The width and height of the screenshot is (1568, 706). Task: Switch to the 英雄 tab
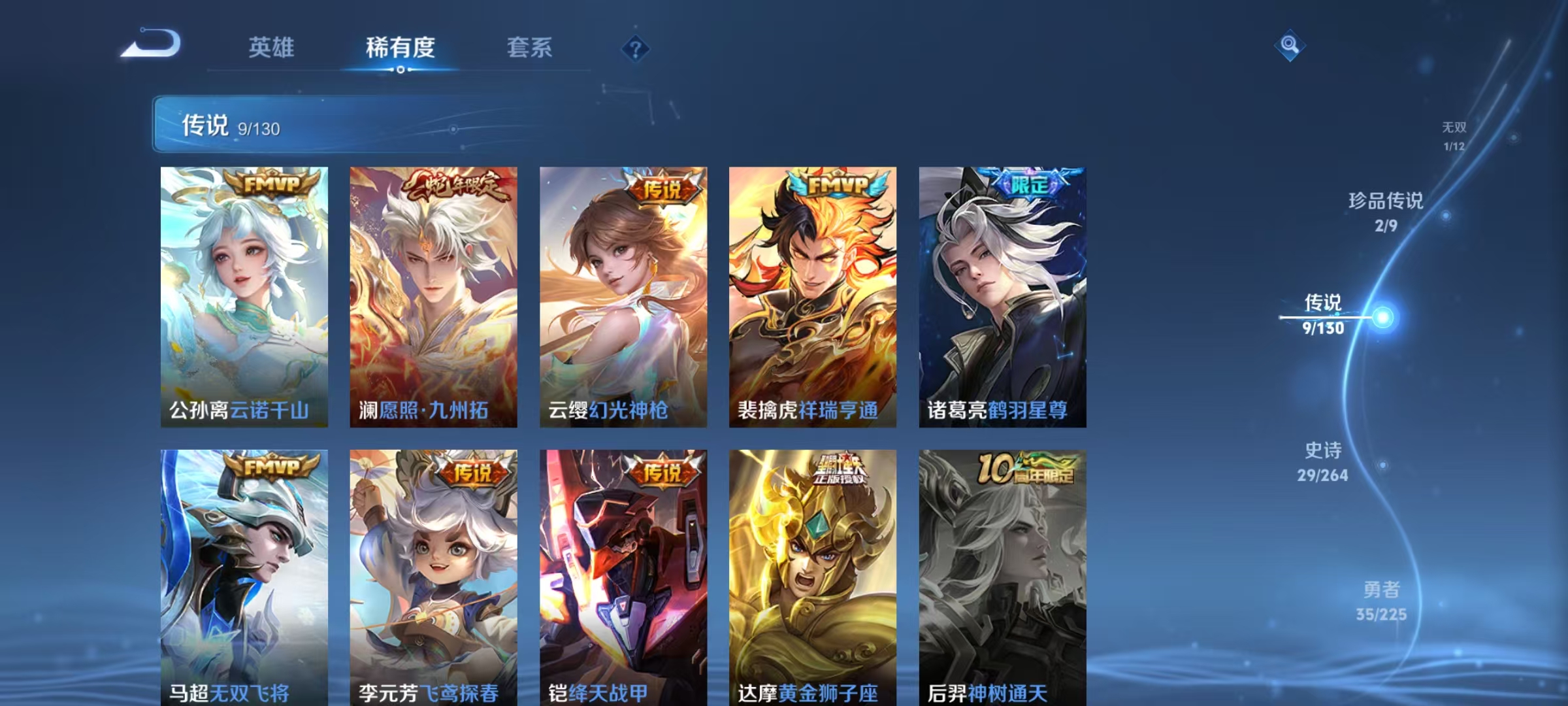272,48
